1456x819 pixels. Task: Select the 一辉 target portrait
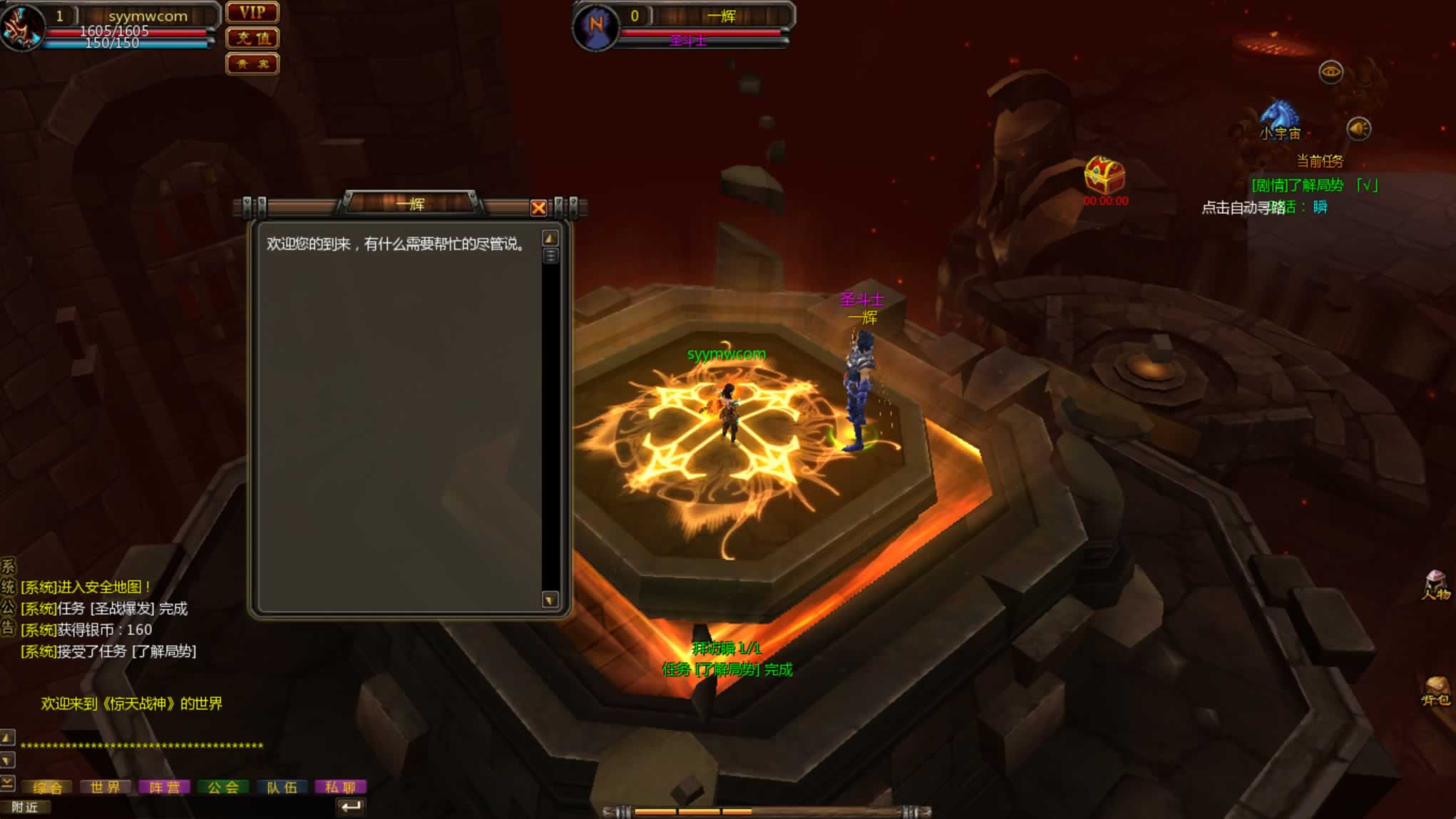[x=596, y=27]
